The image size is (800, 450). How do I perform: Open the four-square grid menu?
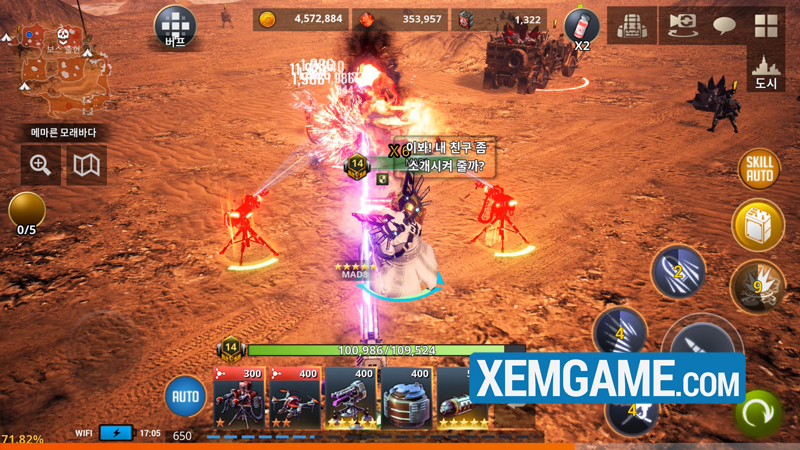(767, 26)
